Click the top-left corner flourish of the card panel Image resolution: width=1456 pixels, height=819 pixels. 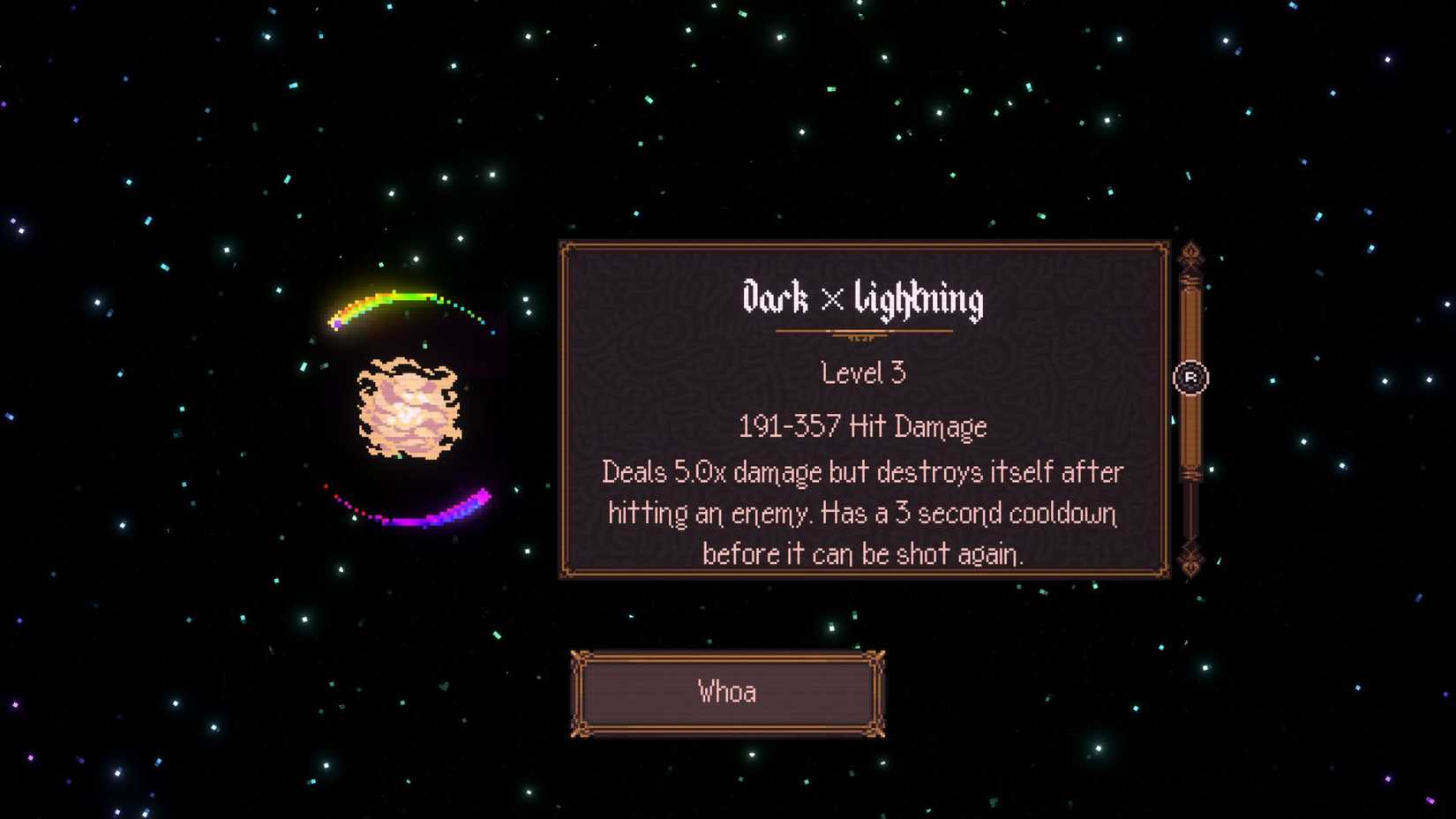click(569, 250)
